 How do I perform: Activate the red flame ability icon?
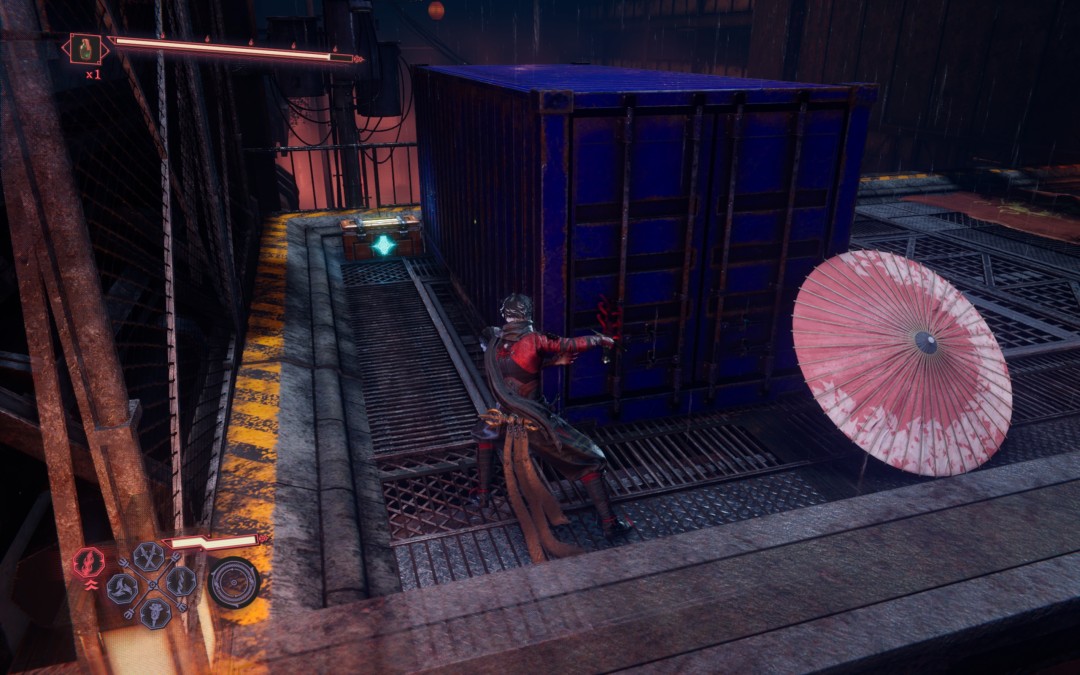click(89, 562)
